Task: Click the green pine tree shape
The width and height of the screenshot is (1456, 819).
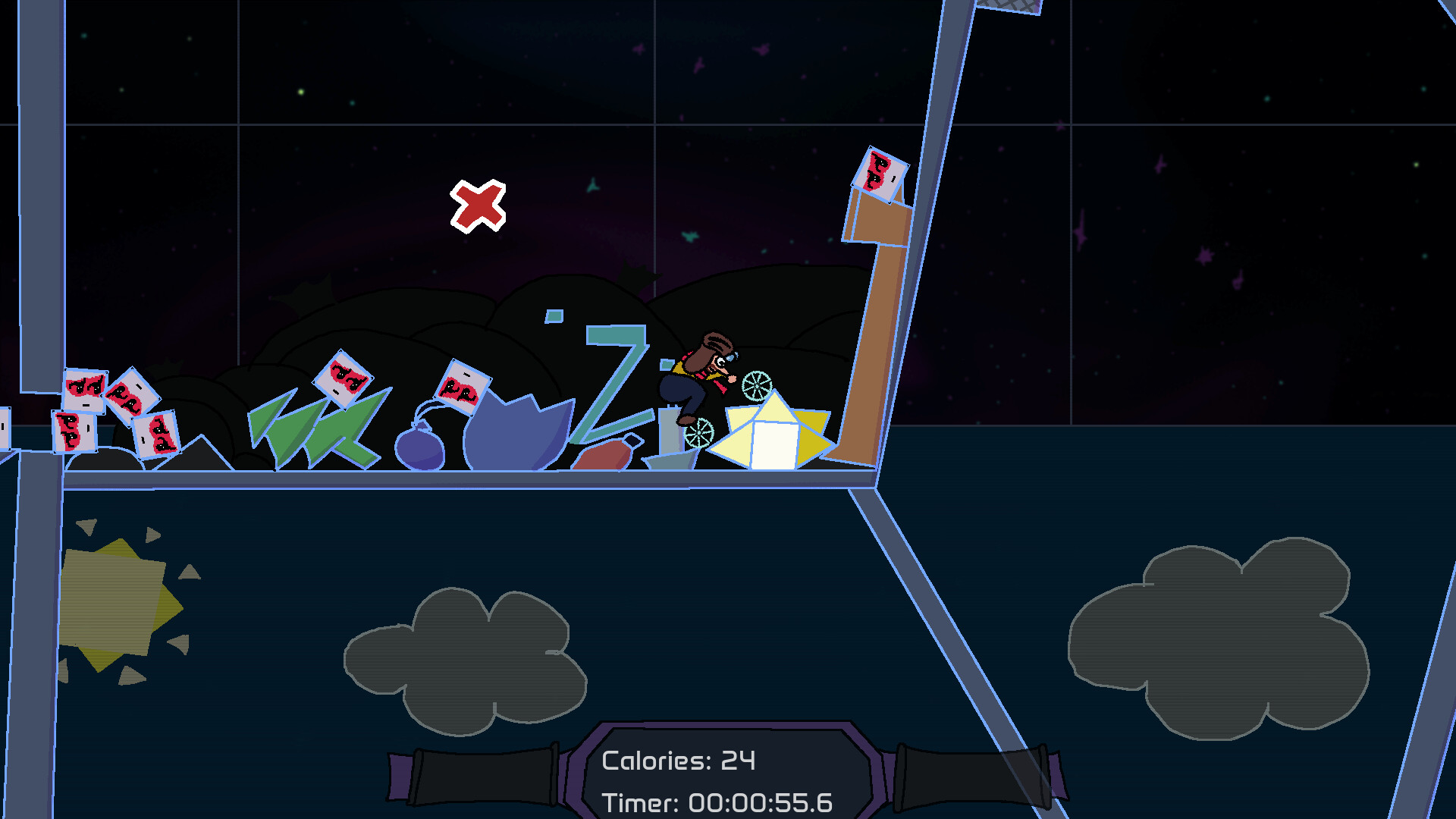Action: click(x=303, y=425)
